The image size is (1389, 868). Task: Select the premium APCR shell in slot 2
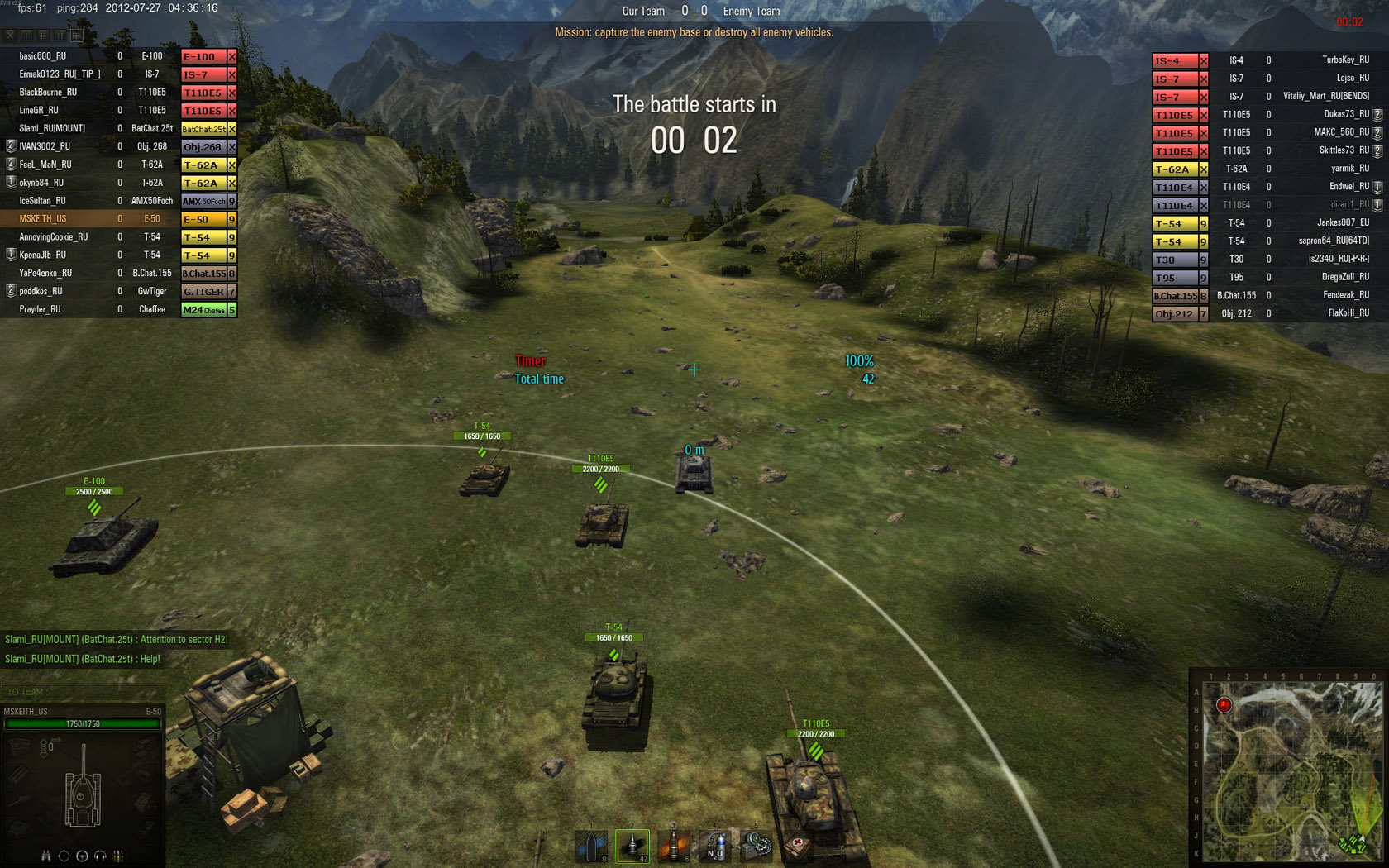click(591, 845)
